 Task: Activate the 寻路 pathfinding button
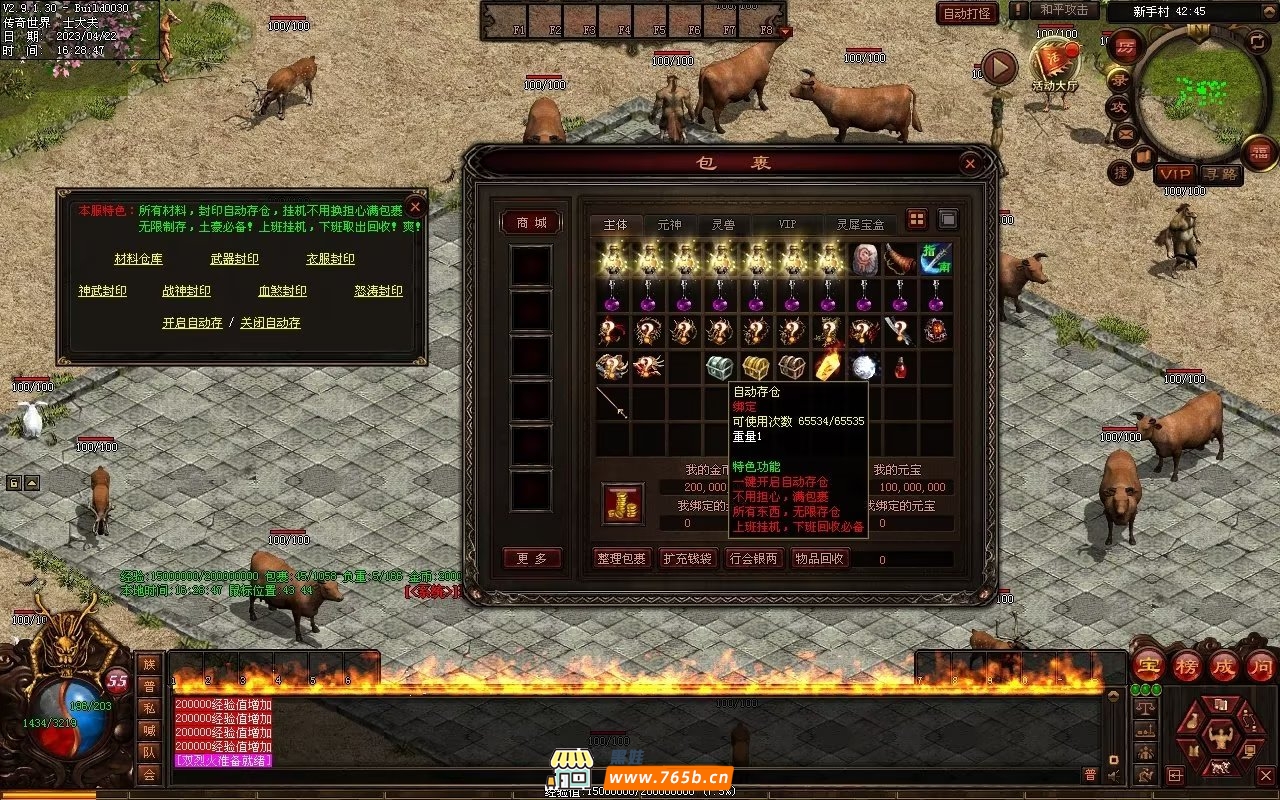coord(1221,174)
